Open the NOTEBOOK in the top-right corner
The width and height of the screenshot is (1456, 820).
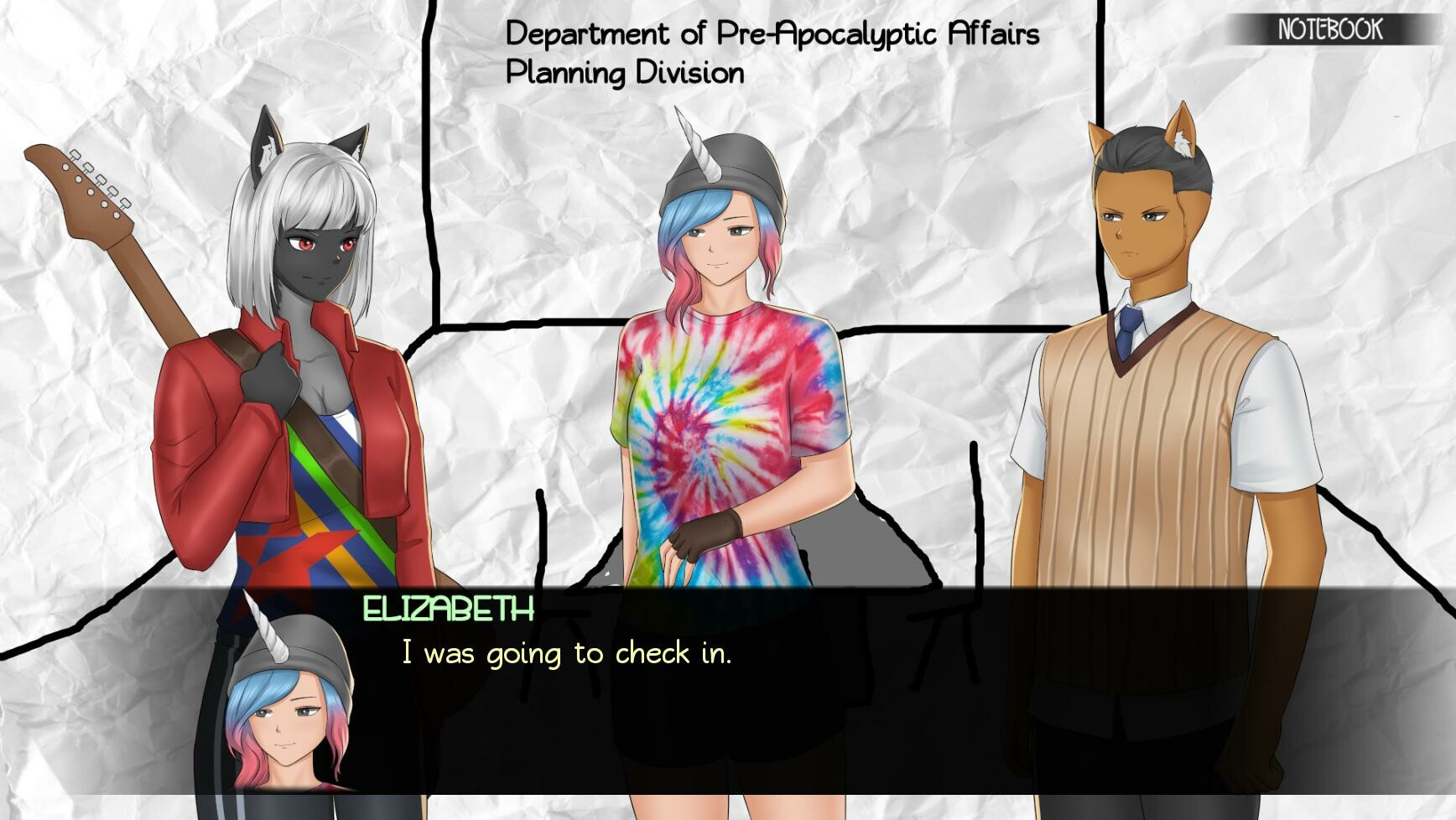pyautogui.click(x=1332, y=29)
